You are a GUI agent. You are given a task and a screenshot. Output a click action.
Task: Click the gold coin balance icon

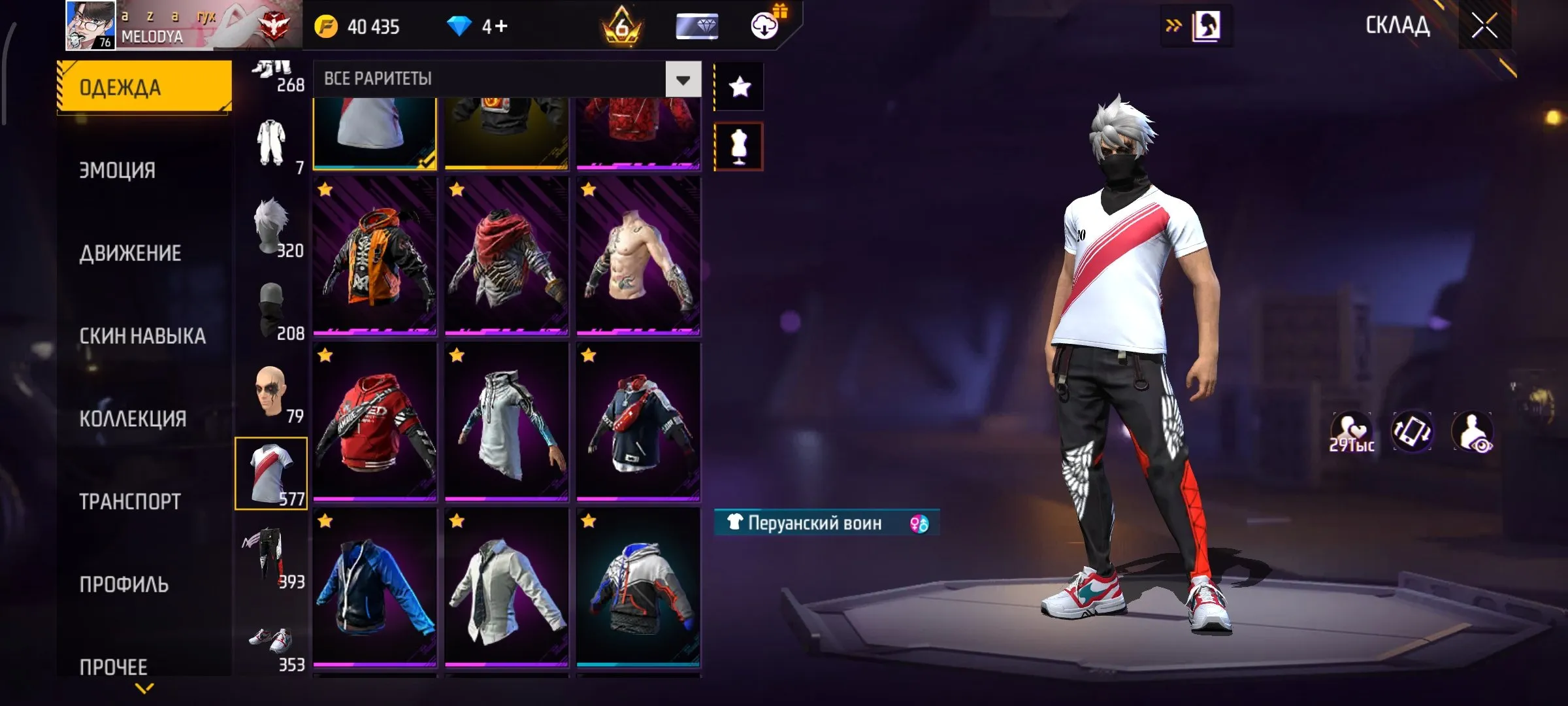(x=327, y=26)
